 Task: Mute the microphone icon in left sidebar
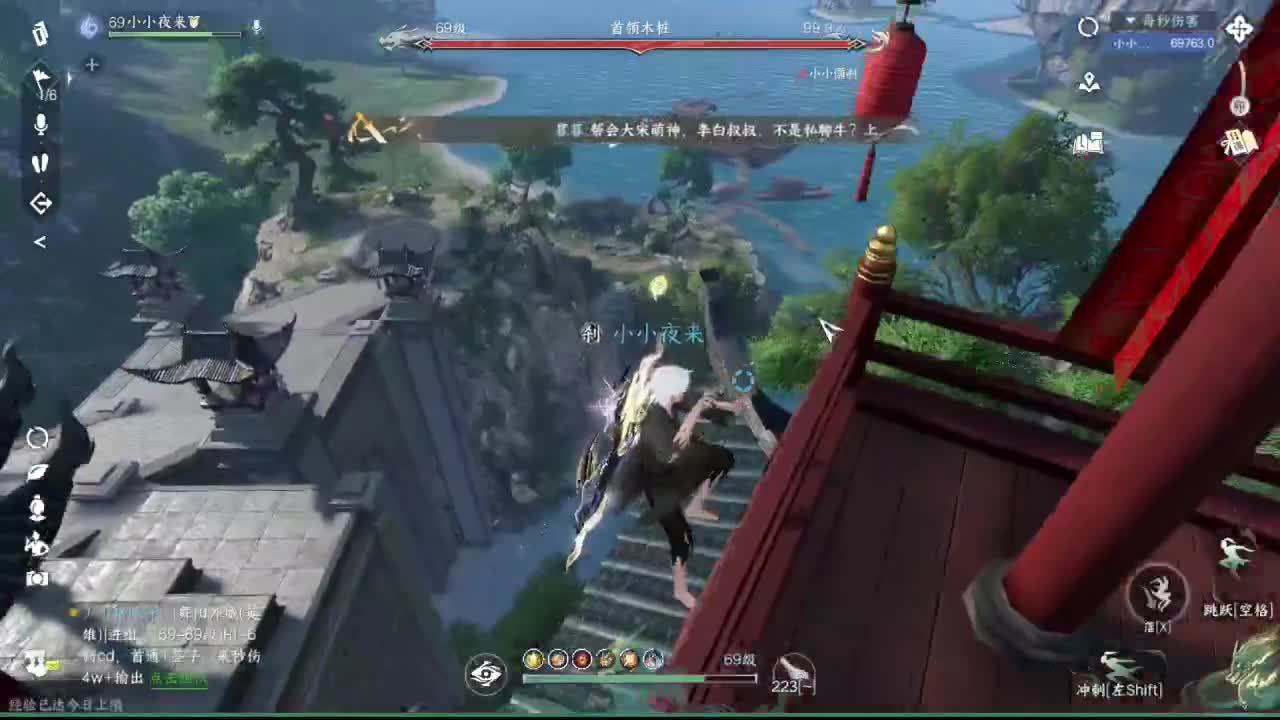(x=40, y=125)
